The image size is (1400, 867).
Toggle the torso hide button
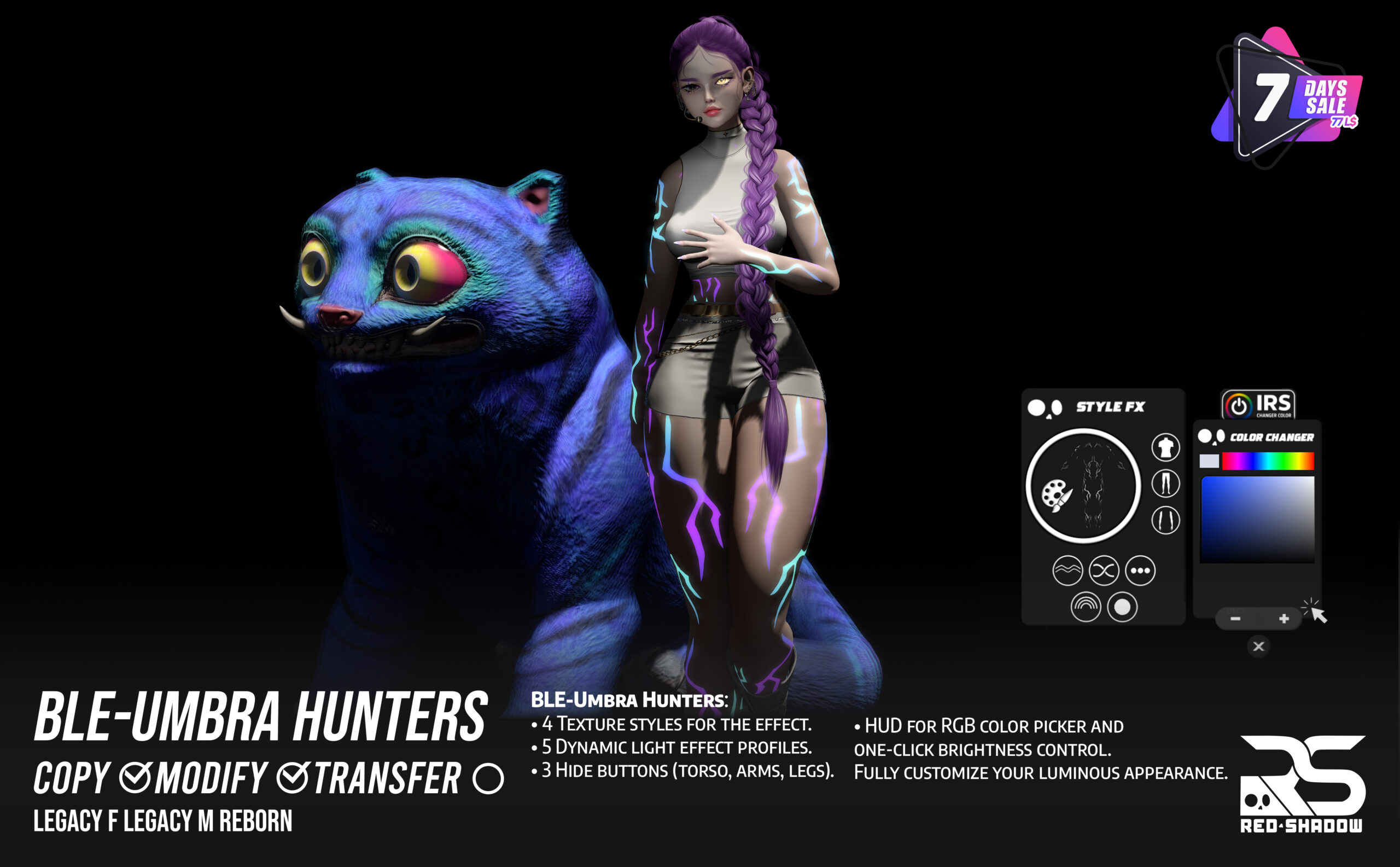point(1165,448)
